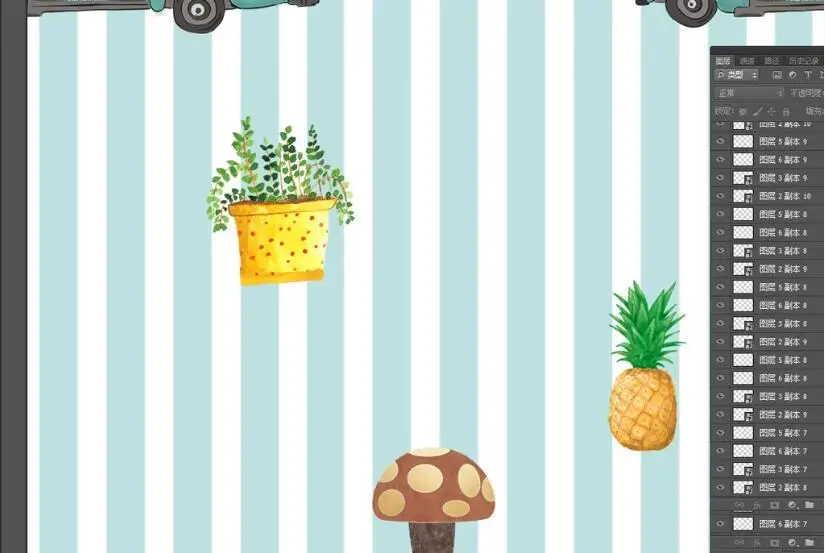
Task: Select layer 图层 6 副本 9
Action: [x=783, y=160]
